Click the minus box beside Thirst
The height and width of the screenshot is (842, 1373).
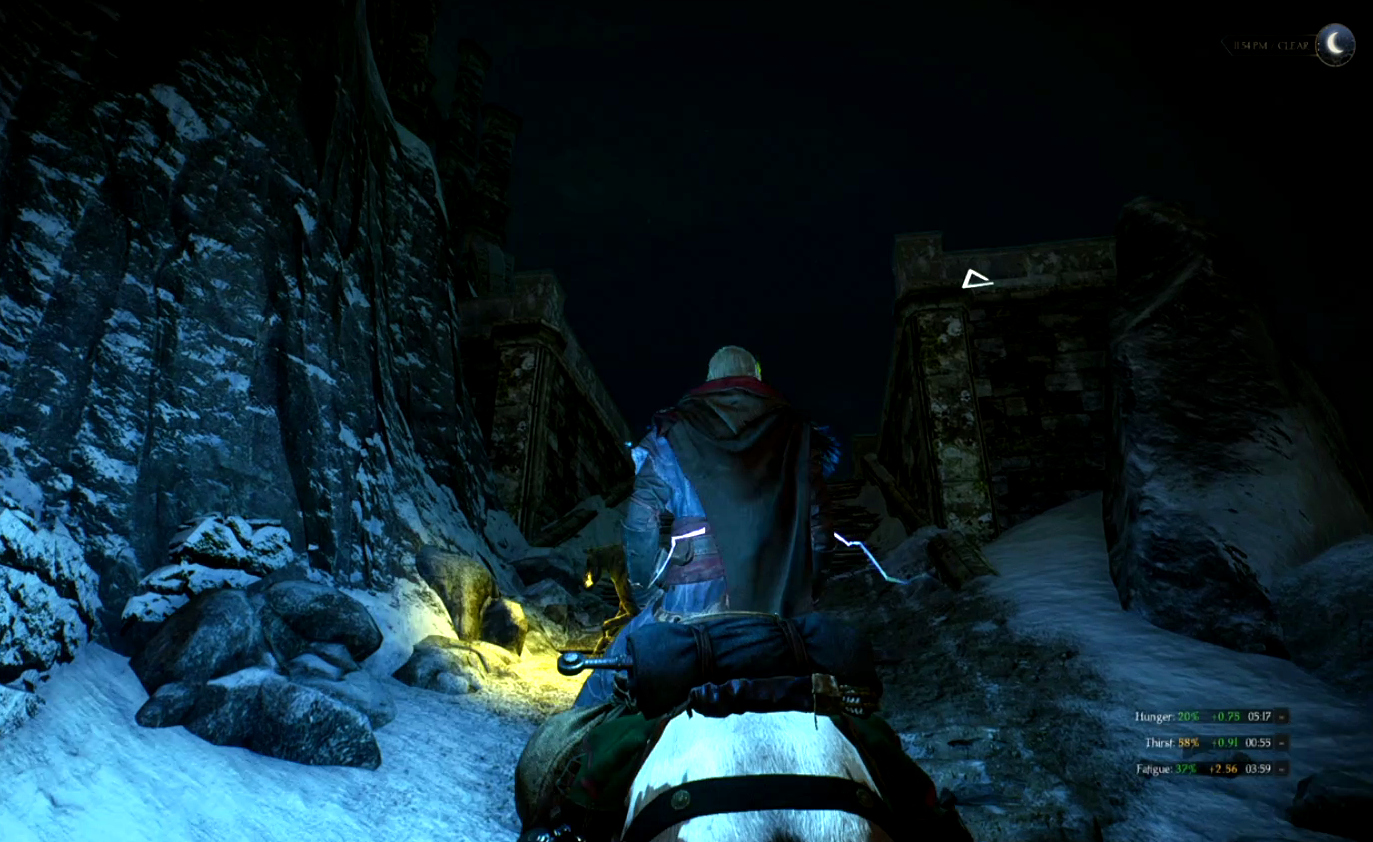(1282, 743)
